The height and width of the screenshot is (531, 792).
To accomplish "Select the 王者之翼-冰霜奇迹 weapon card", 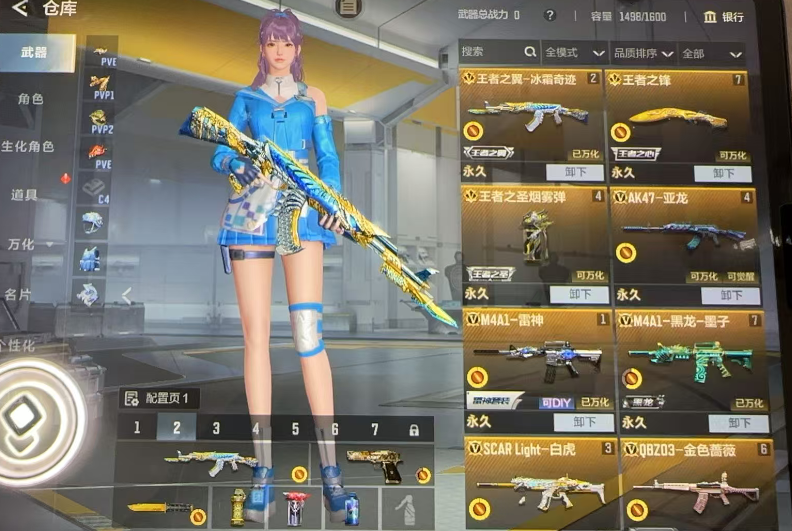I will (x=532, y=118).
